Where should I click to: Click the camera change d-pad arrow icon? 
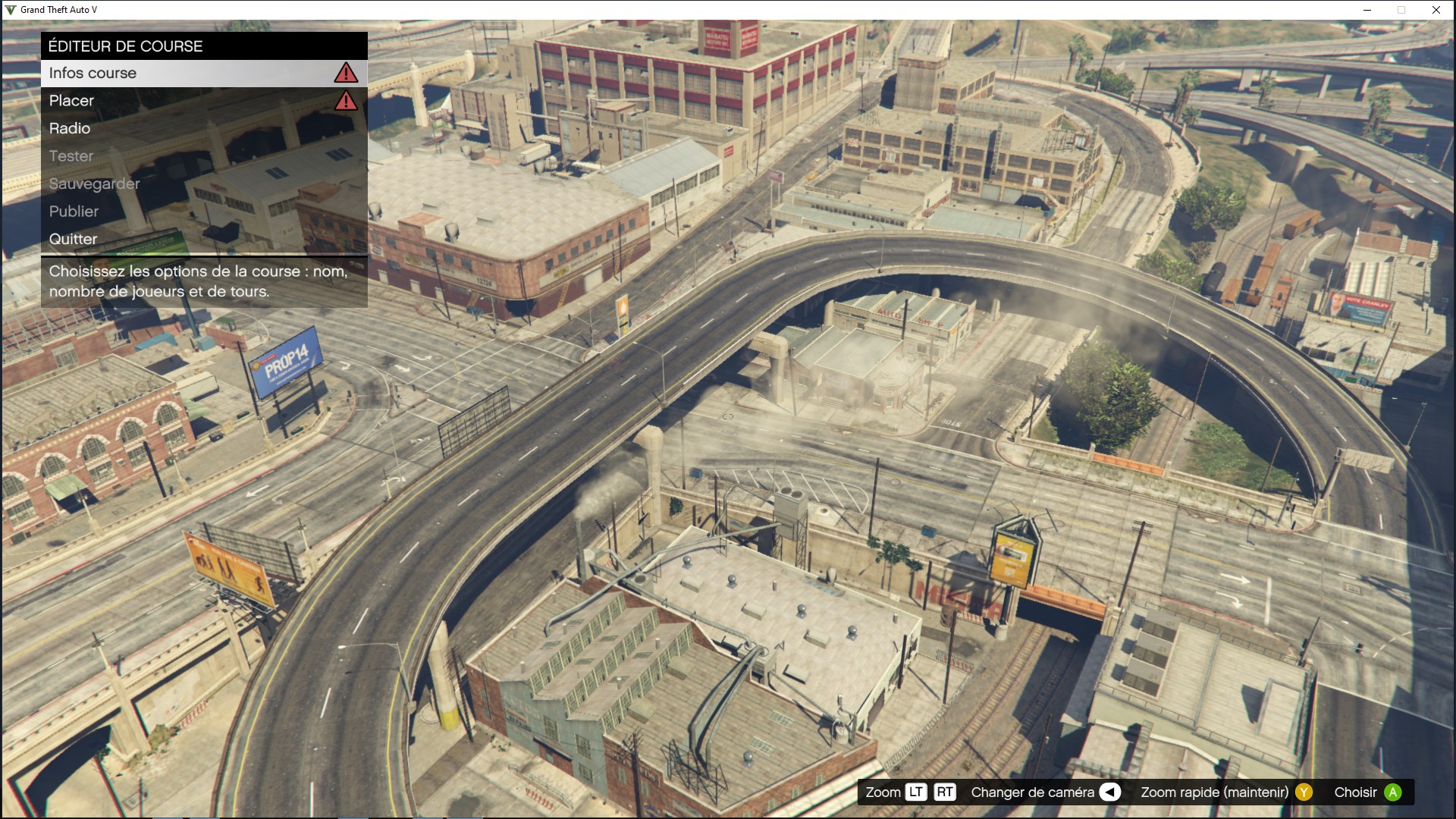tap(1109, 792)
